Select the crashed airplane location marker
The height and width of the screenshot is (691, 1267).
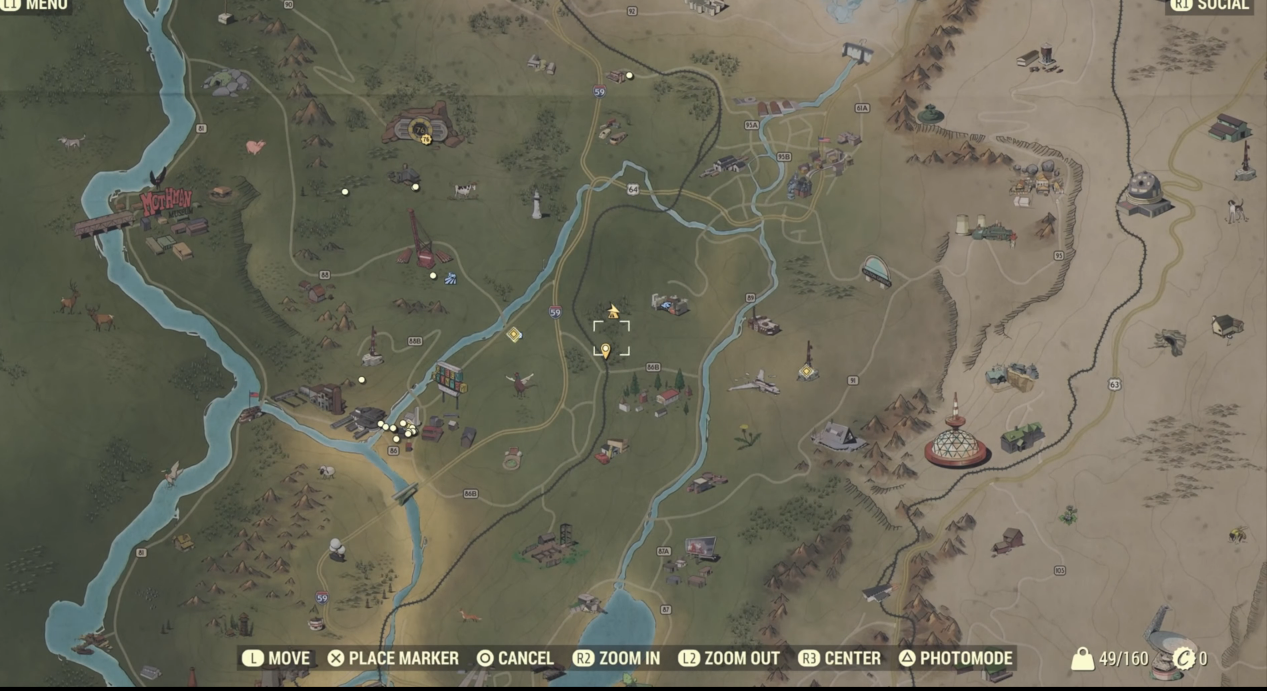(754, 382)
